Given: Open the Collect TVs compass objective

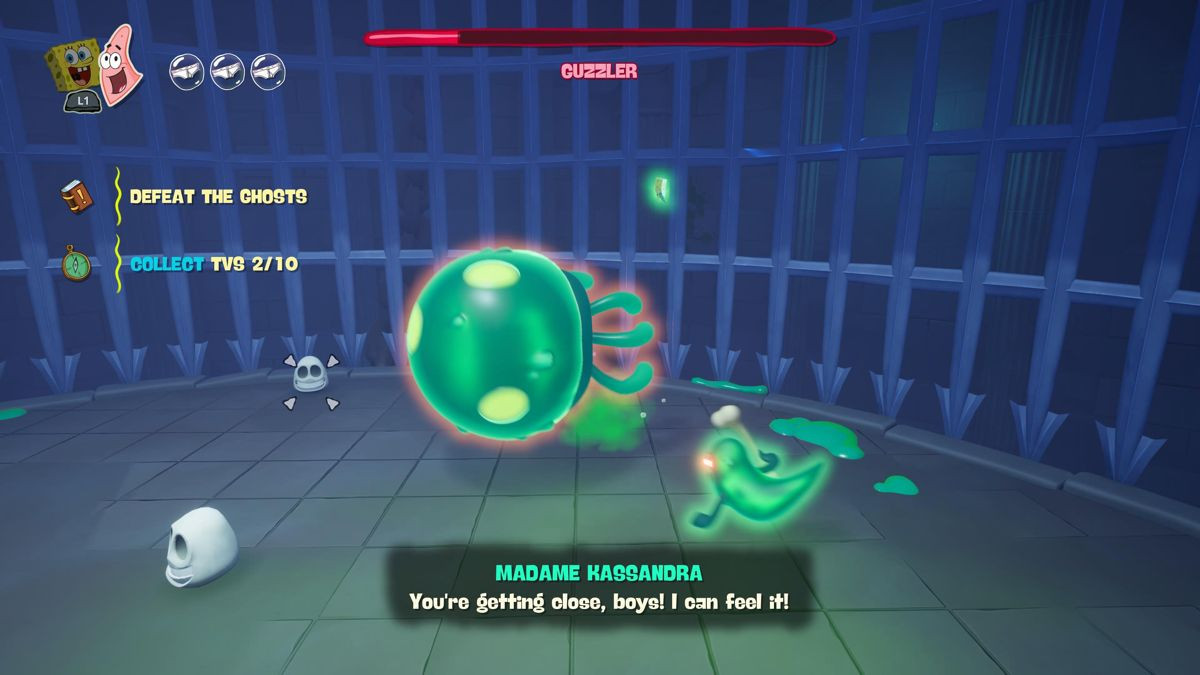Looking at the screenshot, I should 77,264.
